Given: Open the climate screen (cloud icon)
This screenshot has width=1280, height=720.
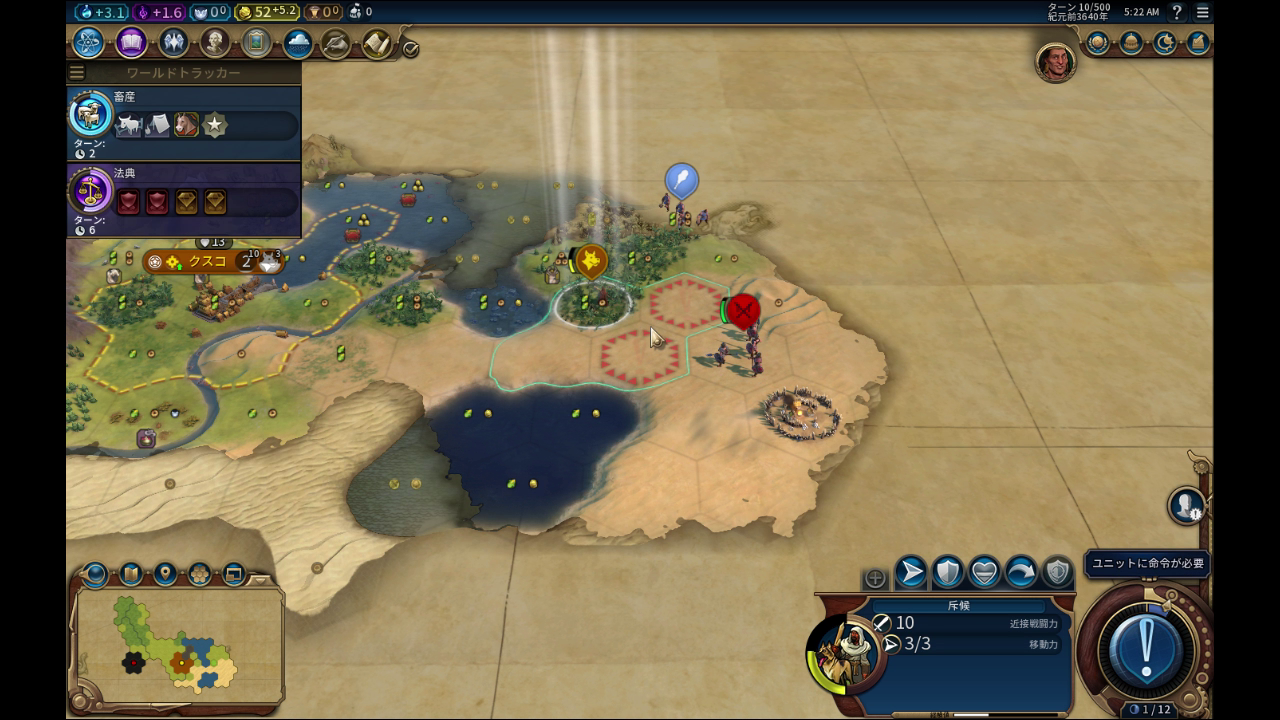Looking at the screenshot, I should click(297, 43).
